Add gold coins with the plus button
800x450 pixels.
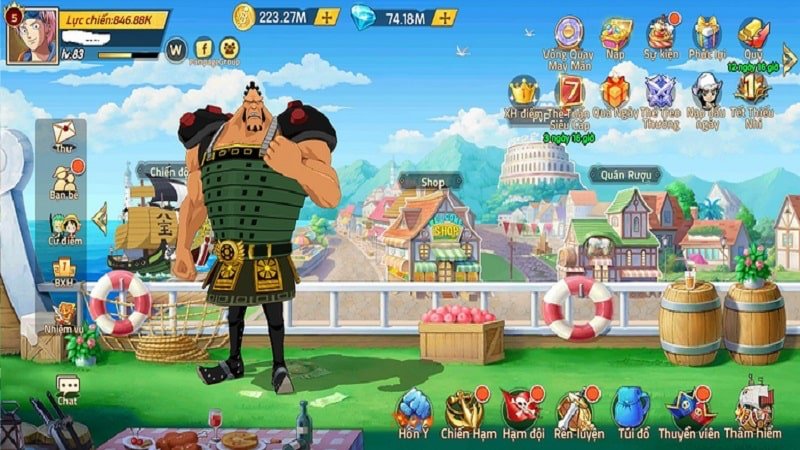click(x=327, y=17)
